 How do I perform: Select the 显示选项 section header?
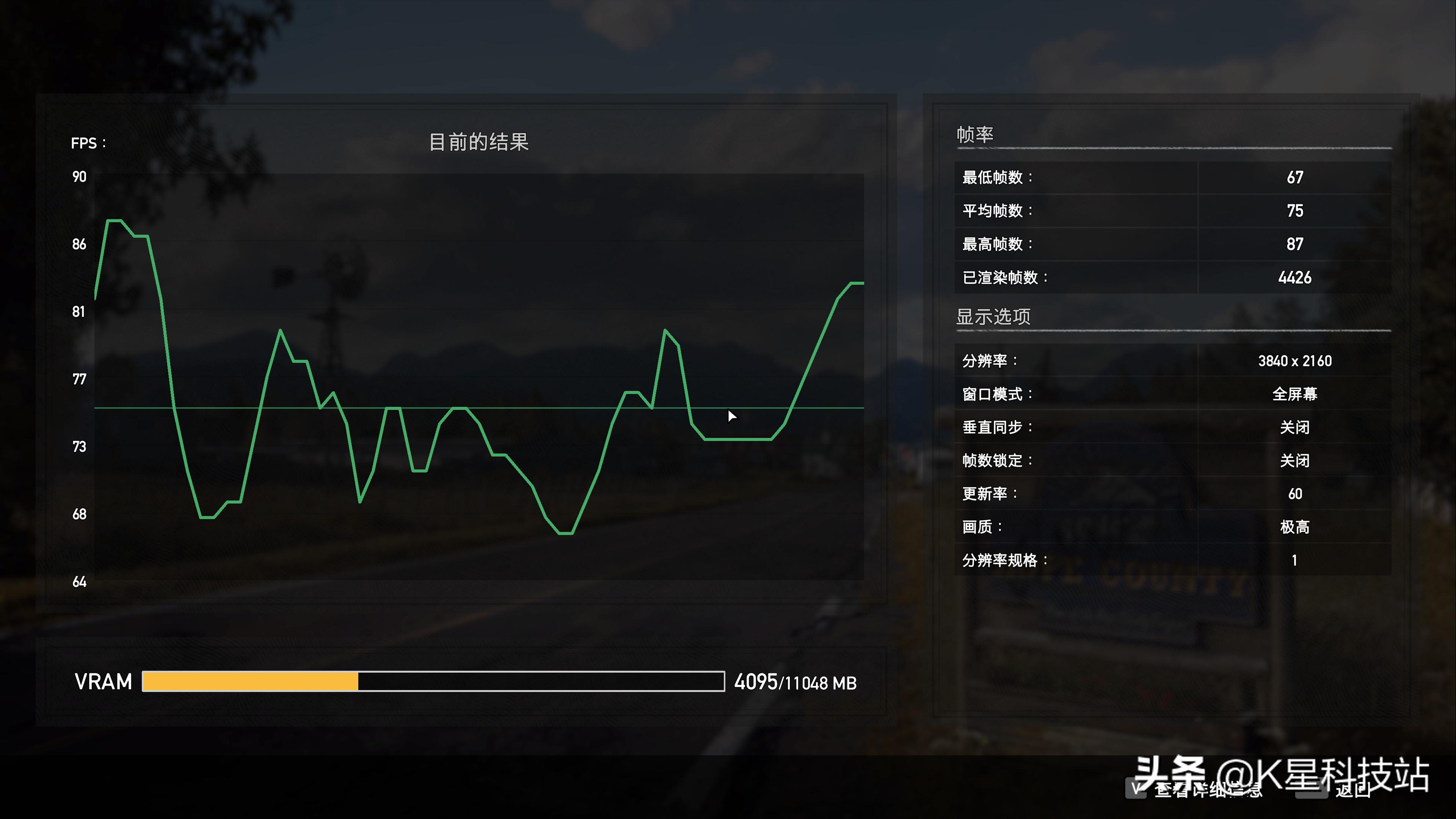993,317
